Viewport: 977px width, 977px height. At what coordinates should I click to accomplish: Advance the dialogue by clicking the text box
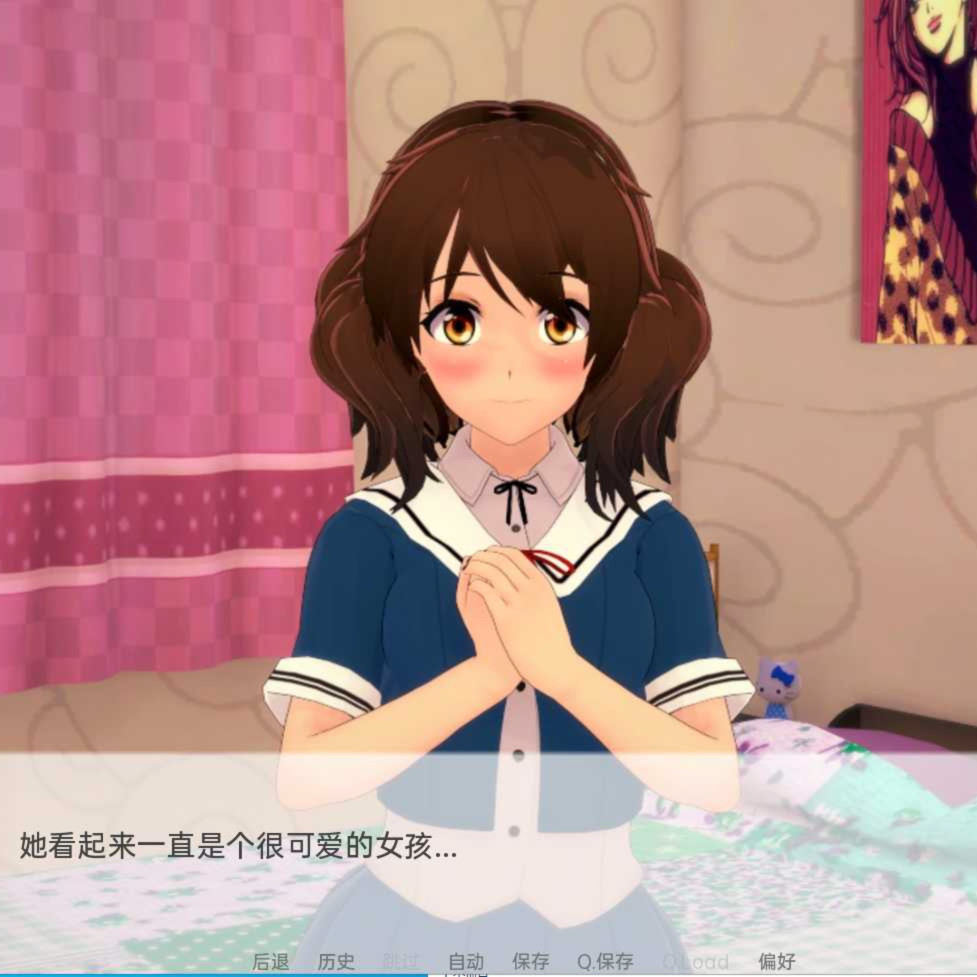[x=488, y=850]
